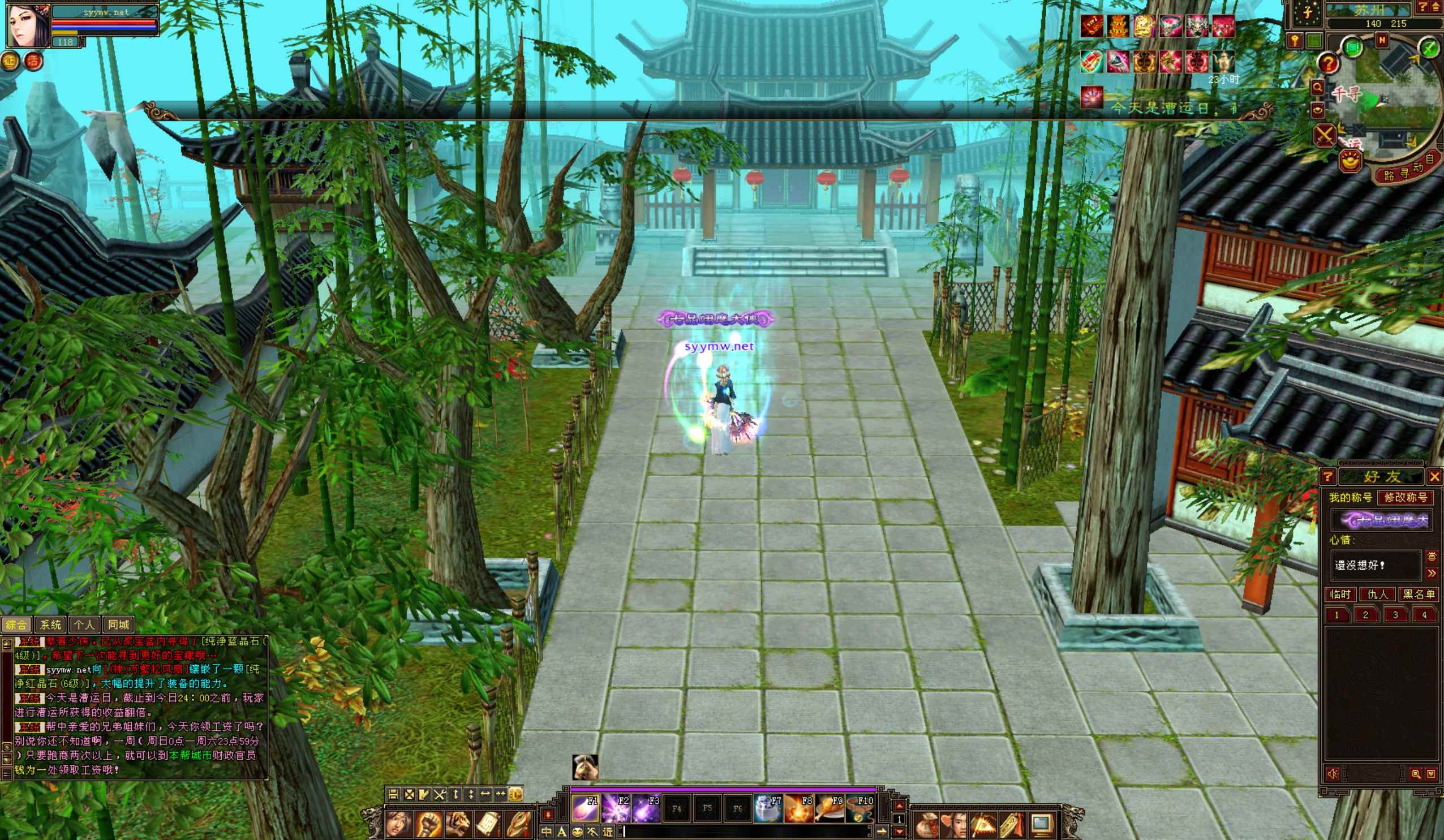The height and width of the screenshot is (840, 1444).
Task: Use the roast chicken leg in F9
Action: click(x=829, y=808)
